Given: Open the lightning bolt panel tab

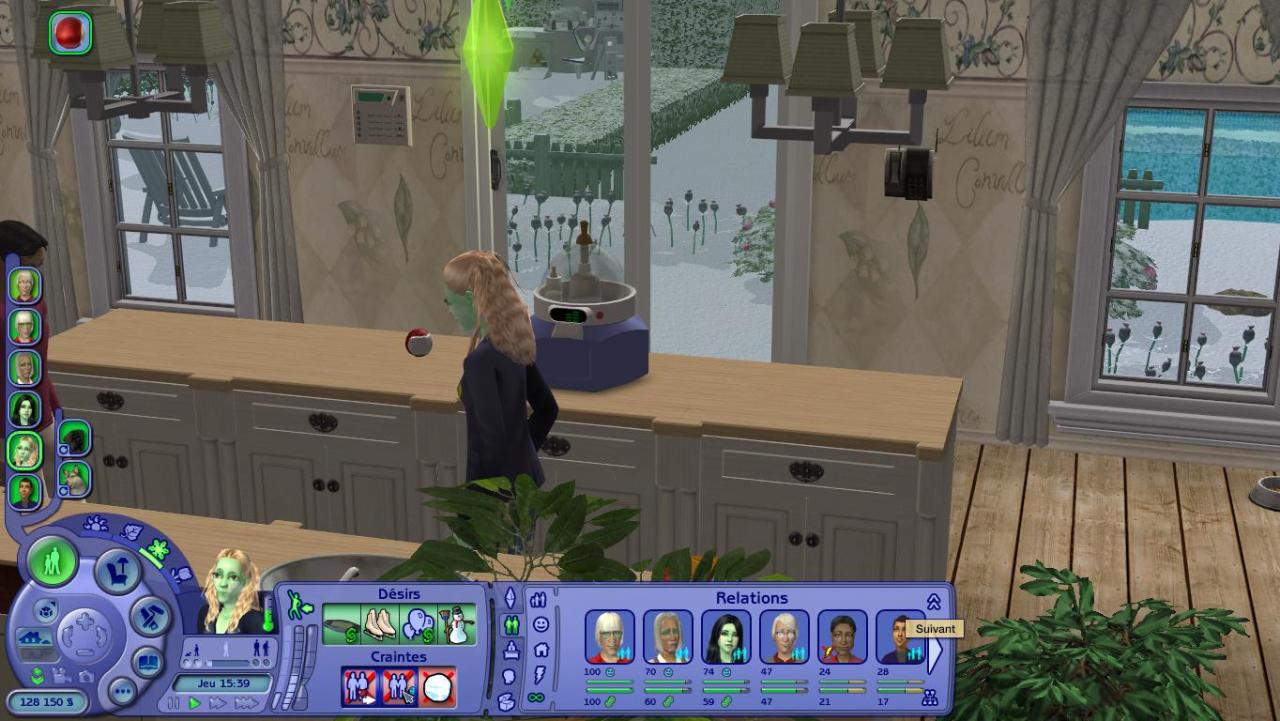Looking at the screenshot, I should coord(538,674).
